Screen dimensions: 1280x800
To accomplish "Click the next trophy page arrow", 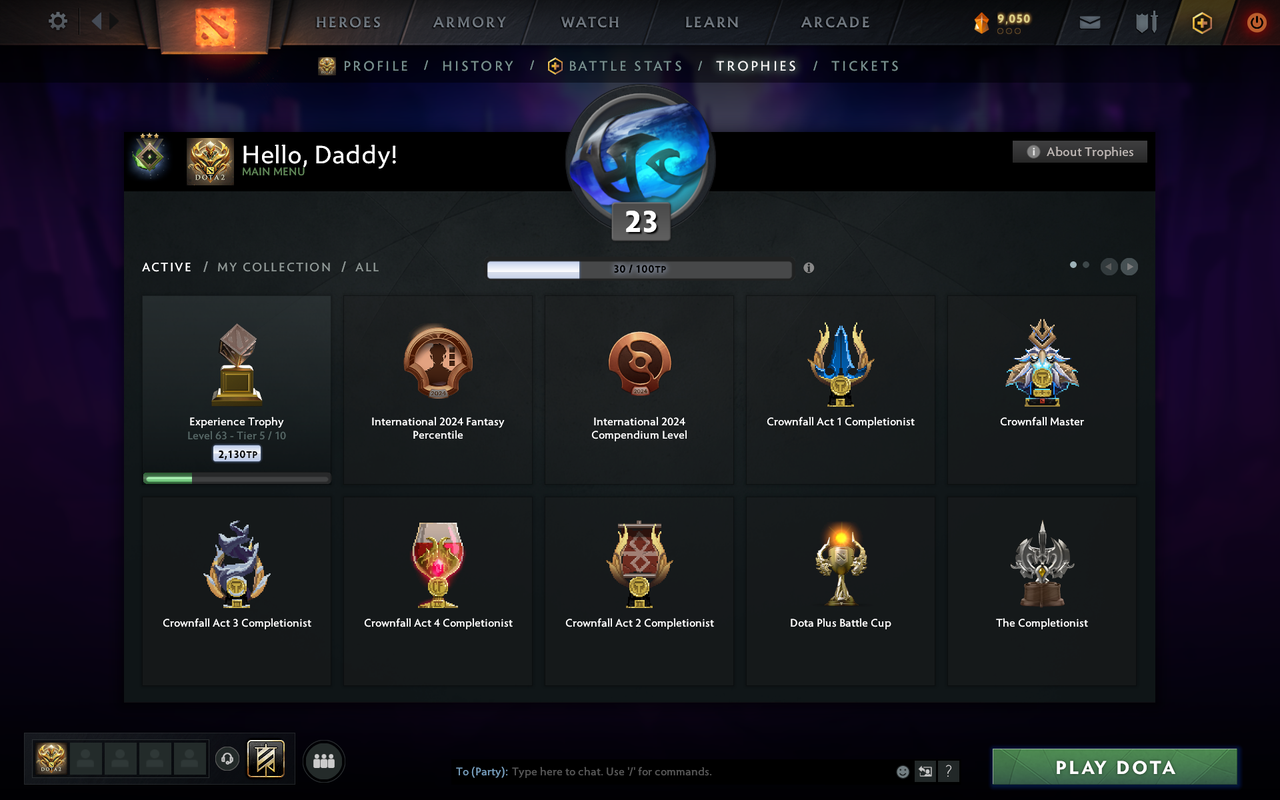I will click(x=1129, y=266).
